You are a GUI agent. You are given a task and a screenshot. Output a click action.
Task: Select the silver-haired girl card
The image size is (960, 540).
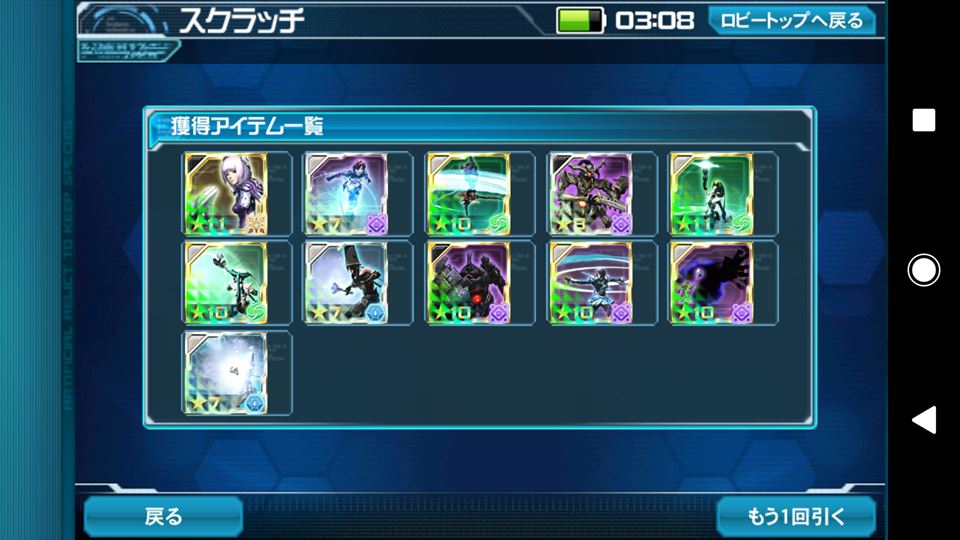point(226,193)
